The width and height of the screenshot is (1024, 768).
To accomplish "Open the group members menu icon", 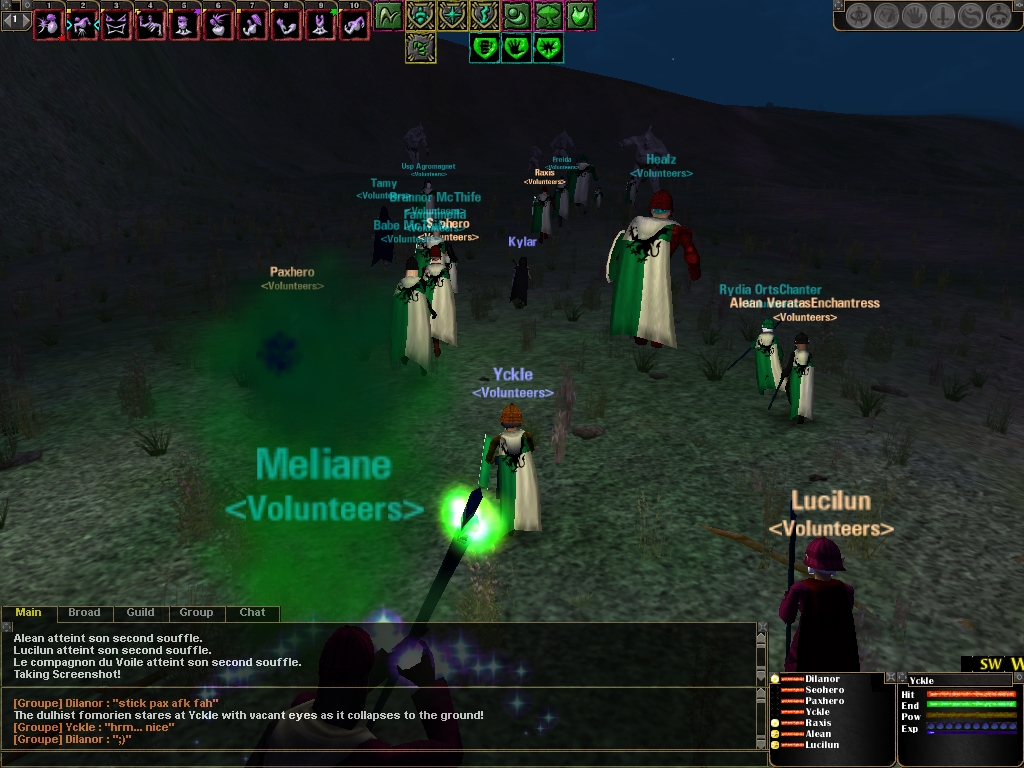I will (999, 16).
